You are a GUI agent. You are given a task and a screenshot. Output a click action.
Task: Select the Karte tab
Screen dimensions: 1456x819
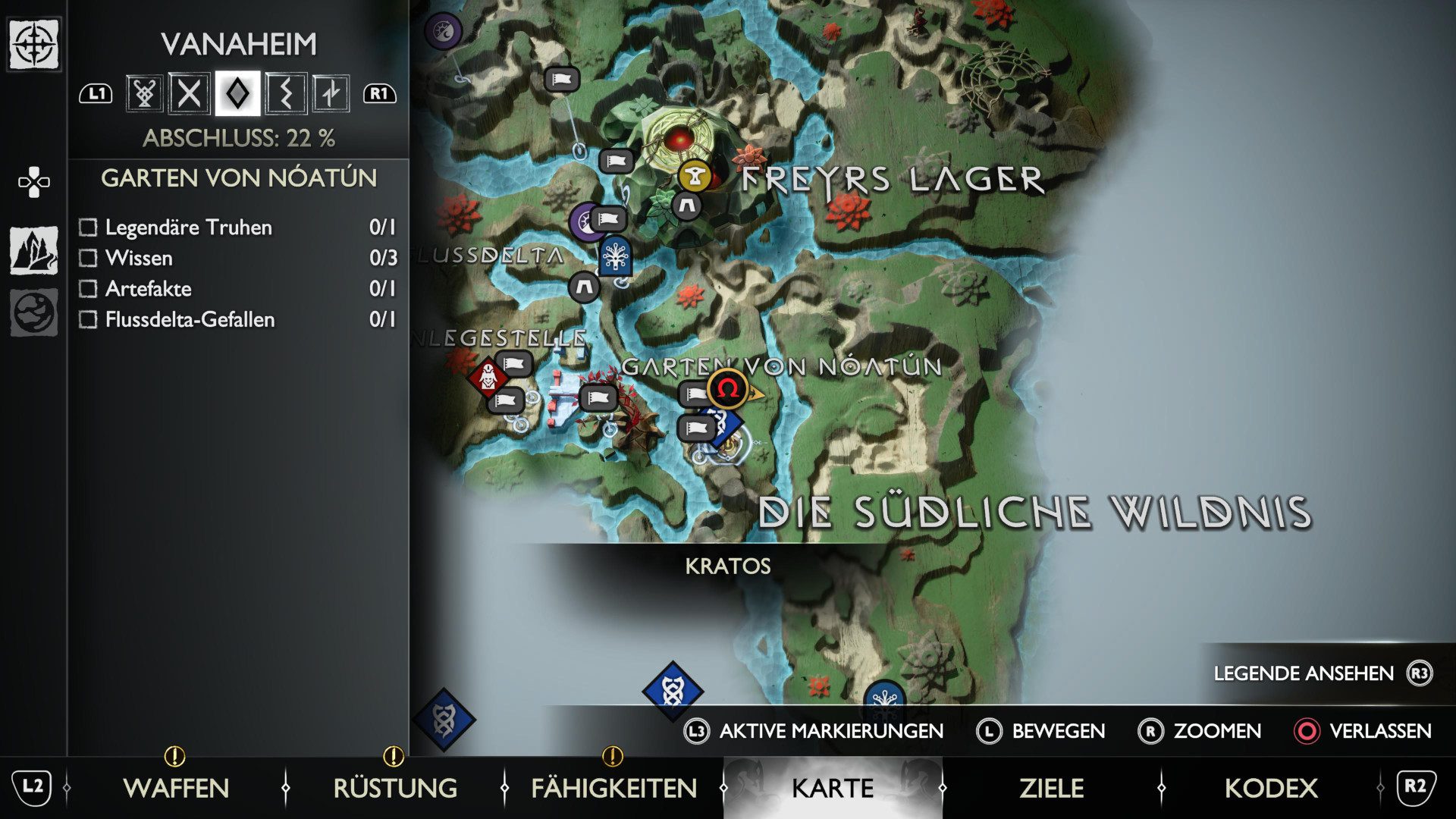point(833,788)
